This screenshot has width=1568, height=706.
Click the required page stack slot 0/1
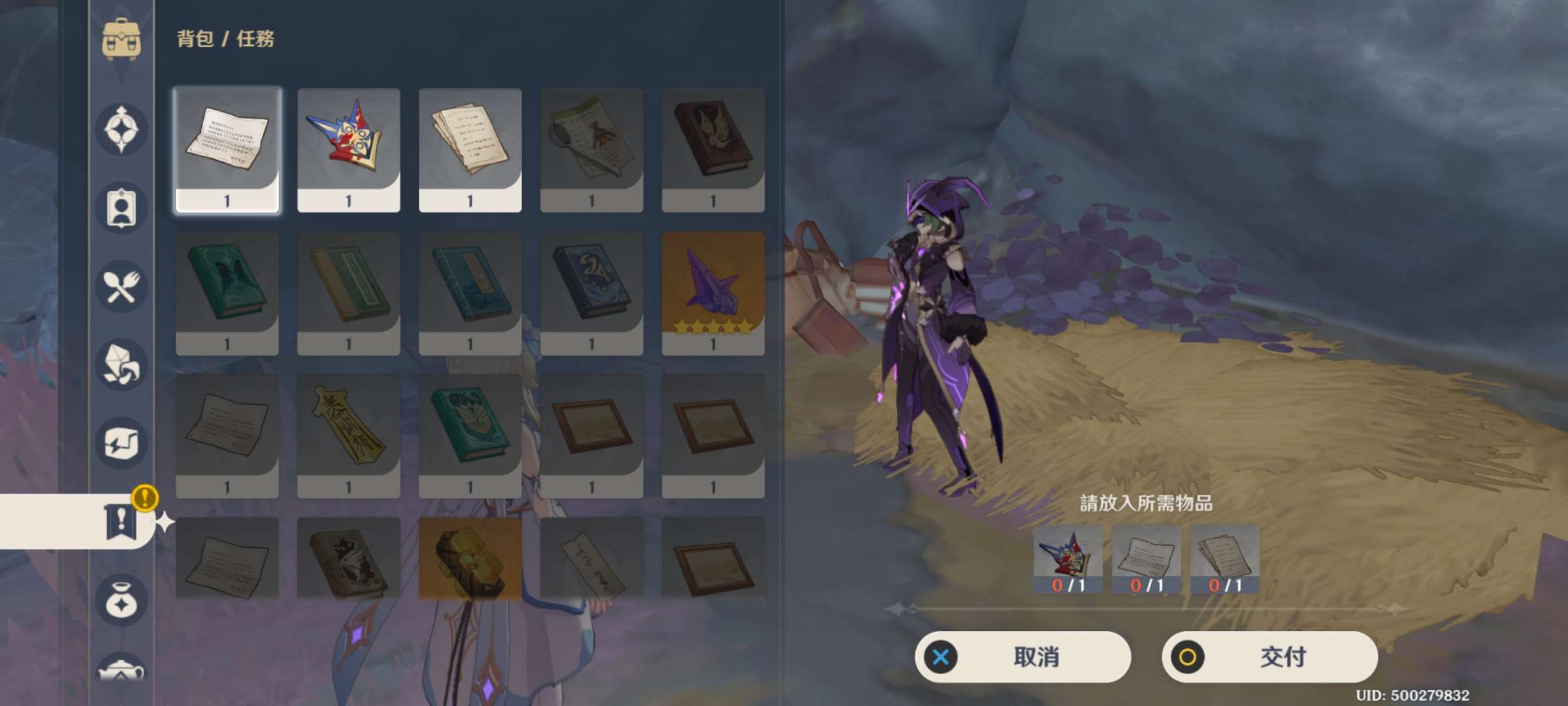coord(1224,560)
